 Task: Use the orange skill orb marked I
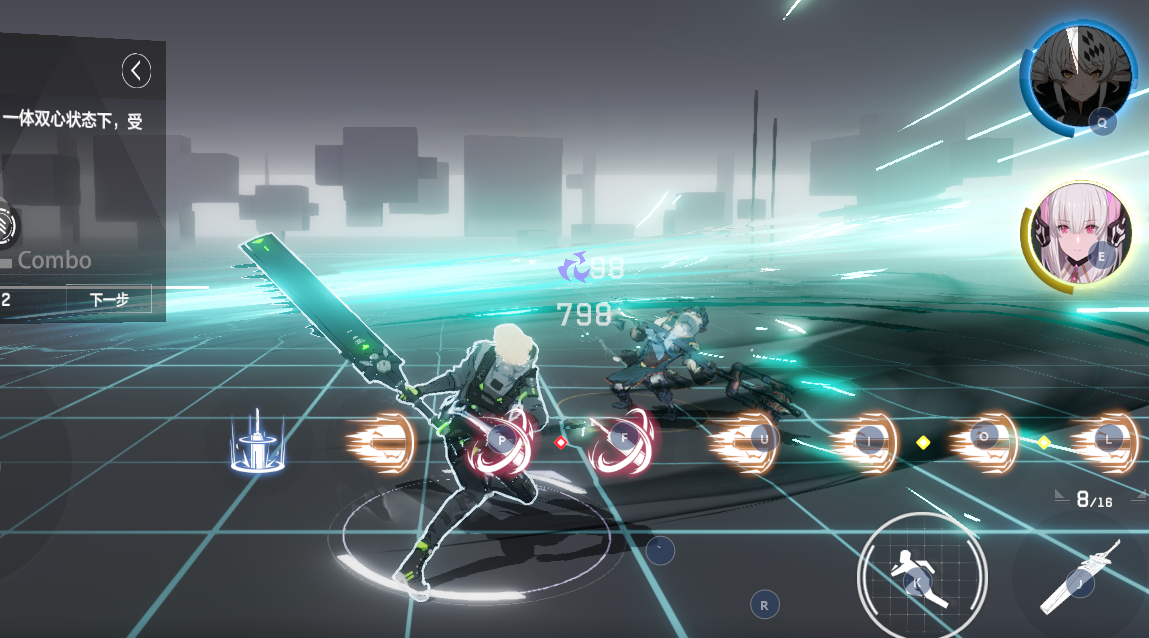[x=866, y=441]
